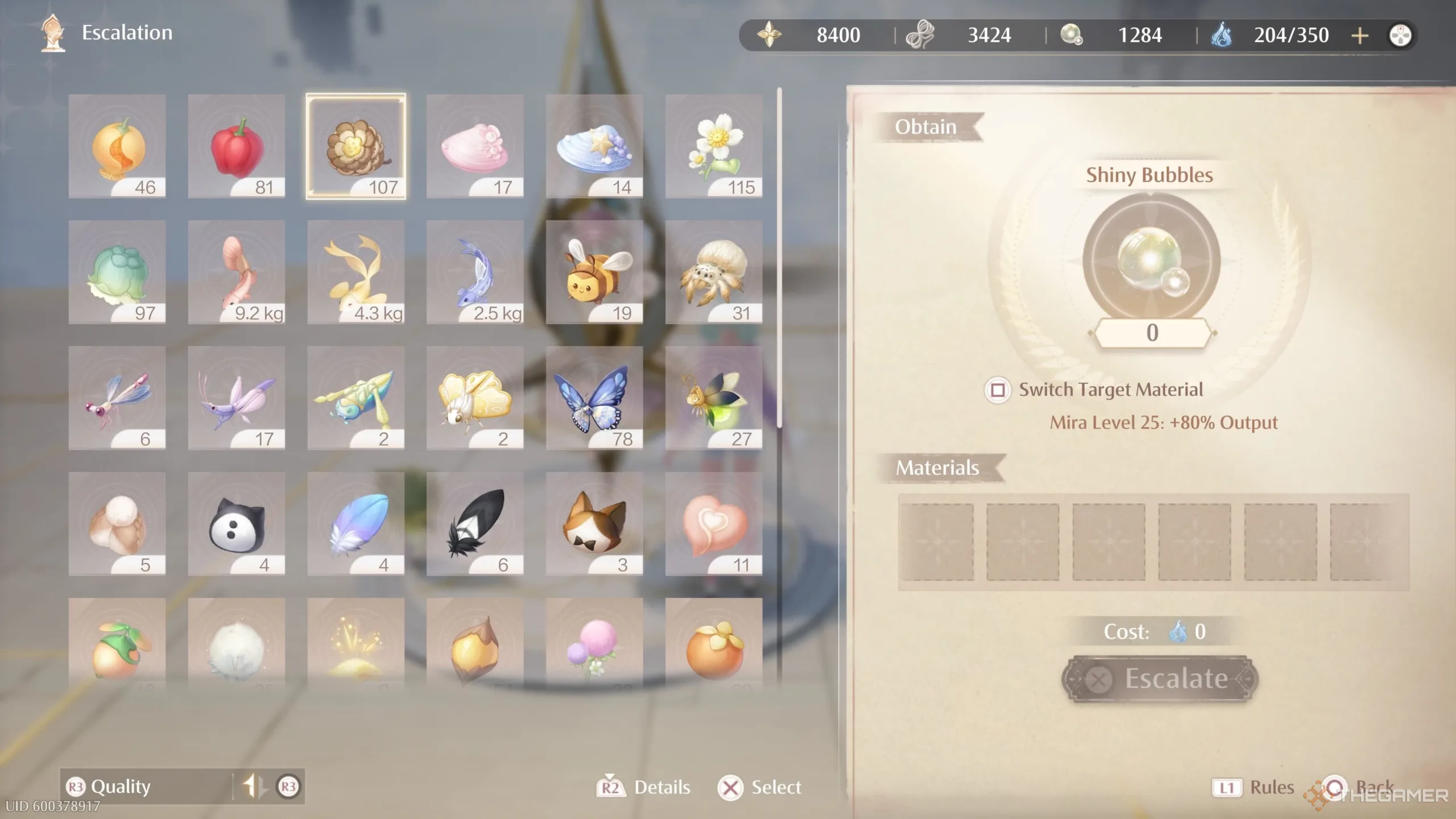
Task: Add vital energy with plus button
Action: click(1360, 36)
